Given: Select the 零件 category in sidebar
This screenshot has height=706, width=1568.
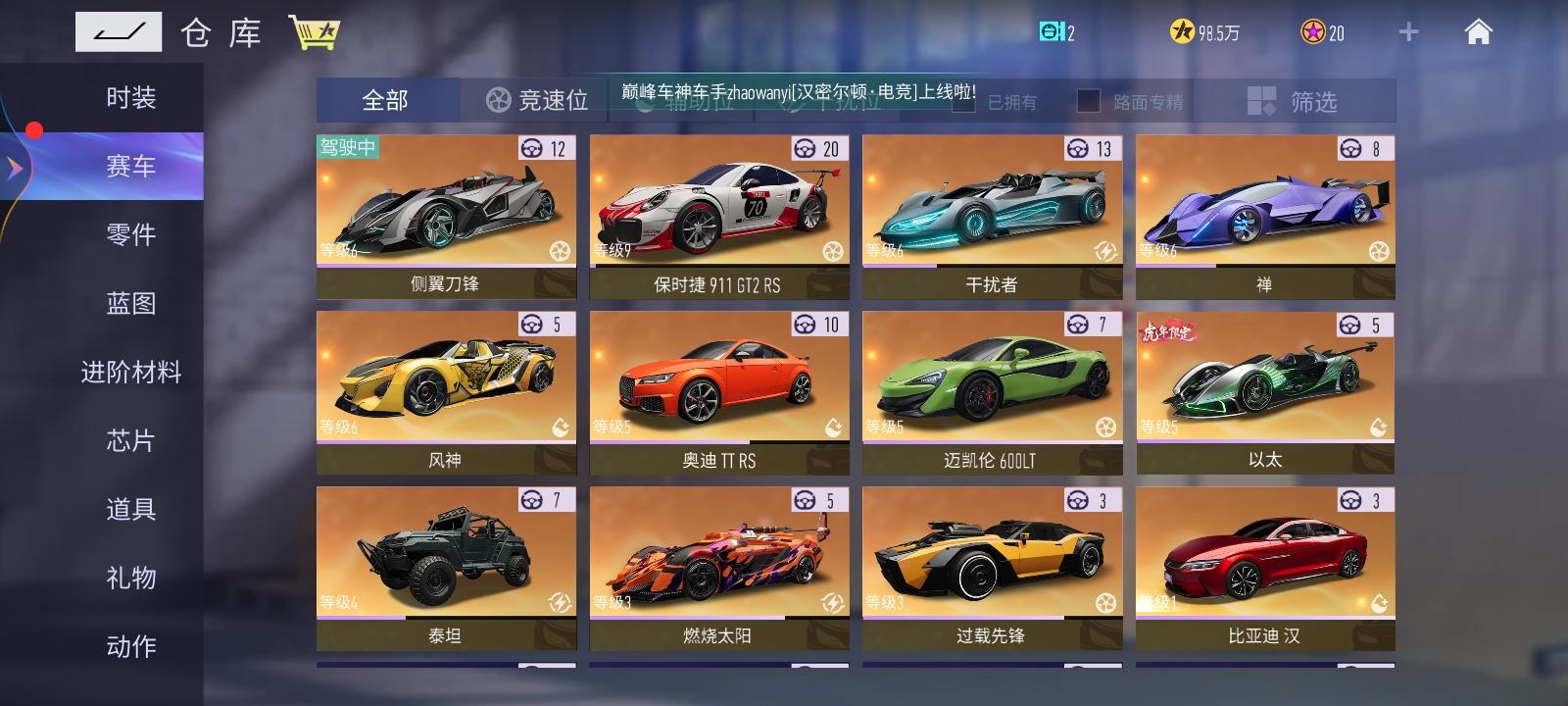Looking at the screenshot, I should (131, 234).
